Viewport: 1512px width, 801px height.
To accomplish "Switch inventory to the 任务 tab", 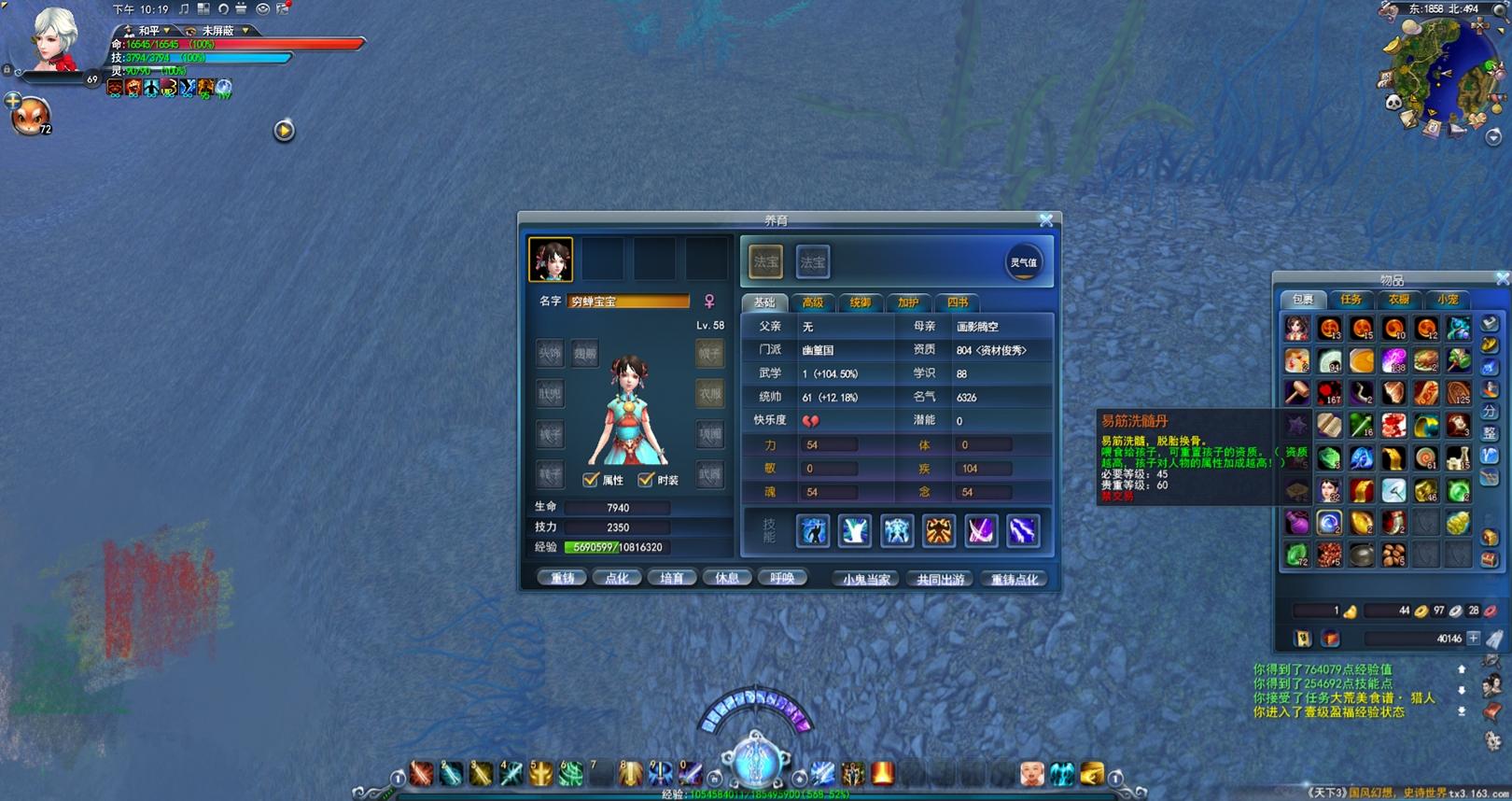I will click(1351, 300).
